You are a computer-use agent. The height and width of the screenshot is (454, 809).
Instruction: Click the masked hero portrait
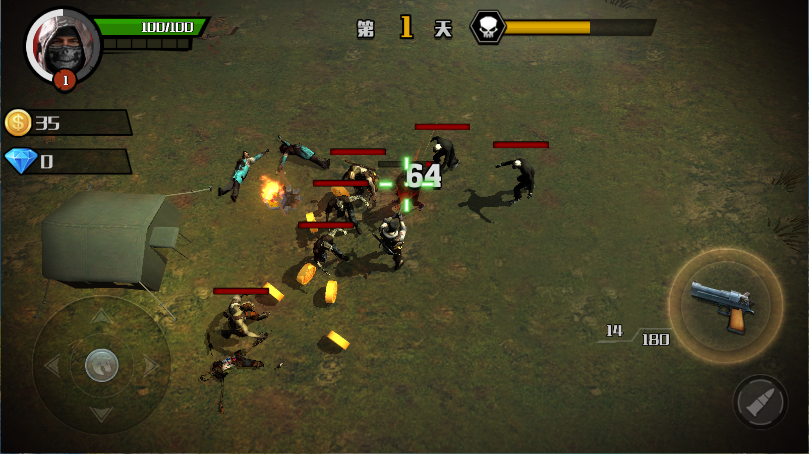[62, 46]
